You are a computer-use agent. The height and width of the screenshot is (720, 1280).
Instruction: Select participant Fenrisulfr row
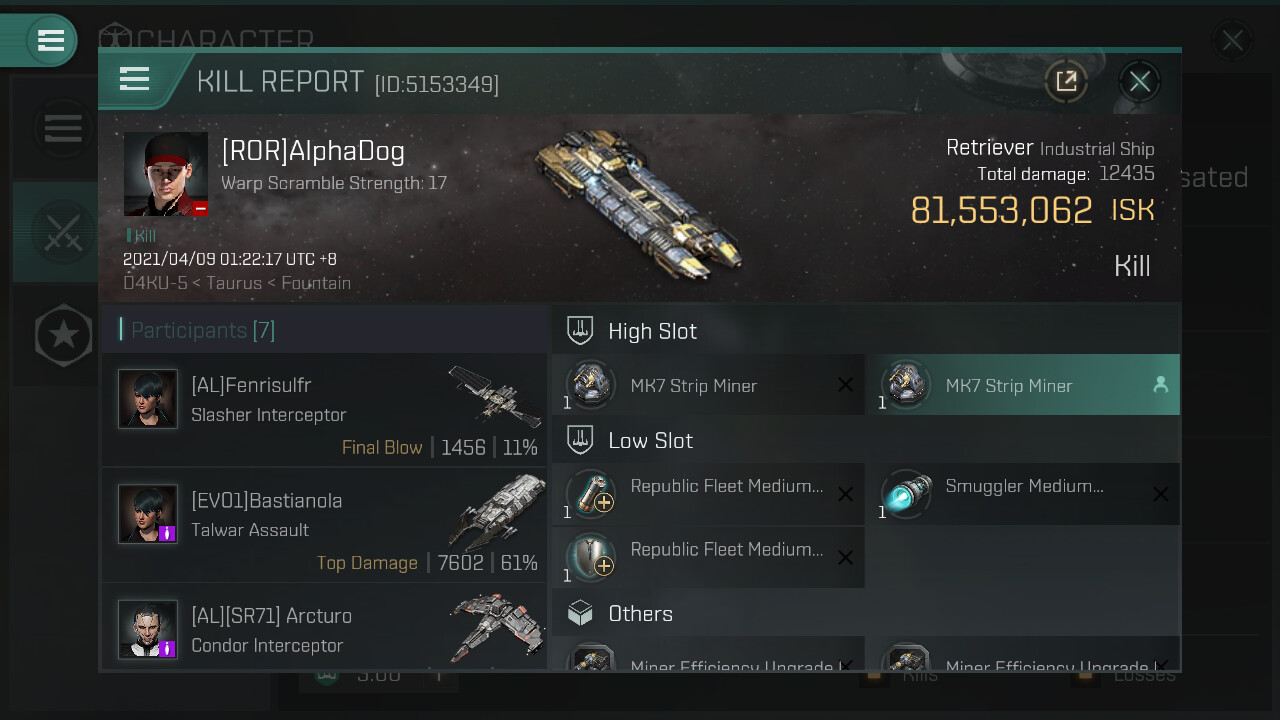[324, 410]
